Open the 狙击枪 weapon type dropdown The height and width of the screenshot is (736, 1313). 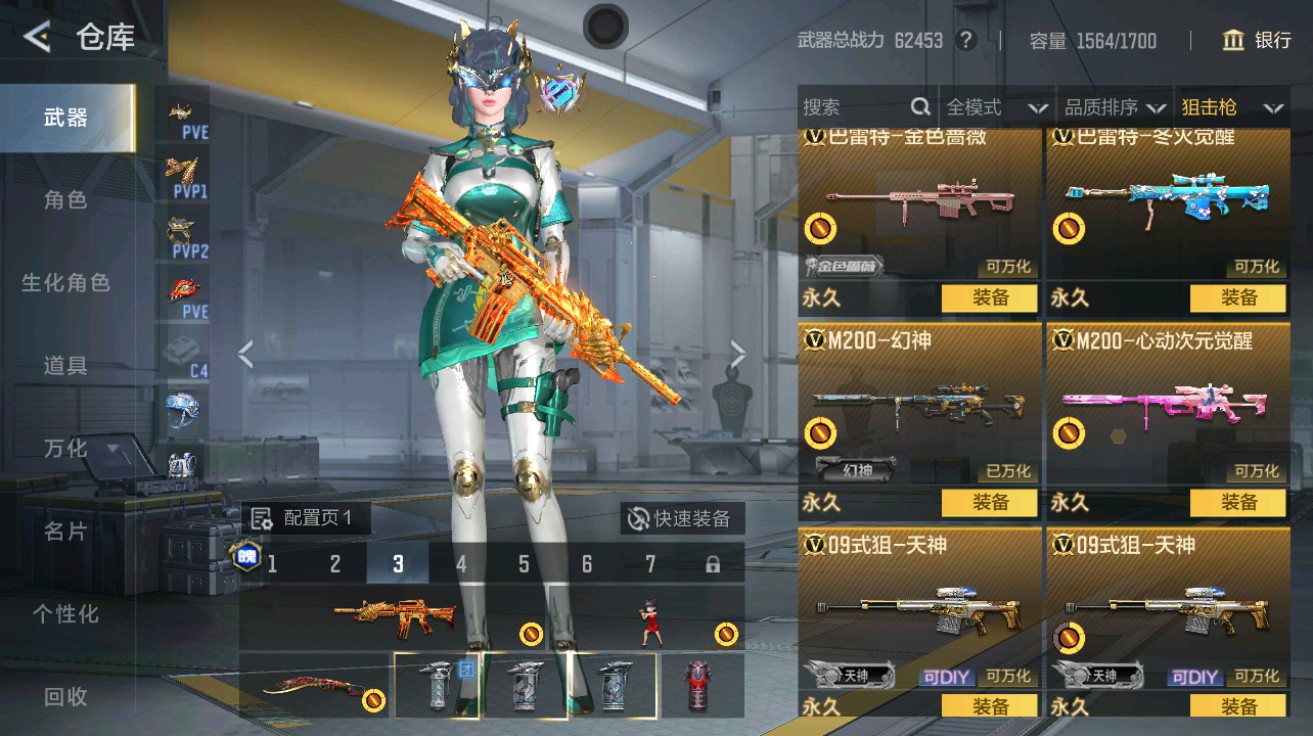tap(1232, 107)
